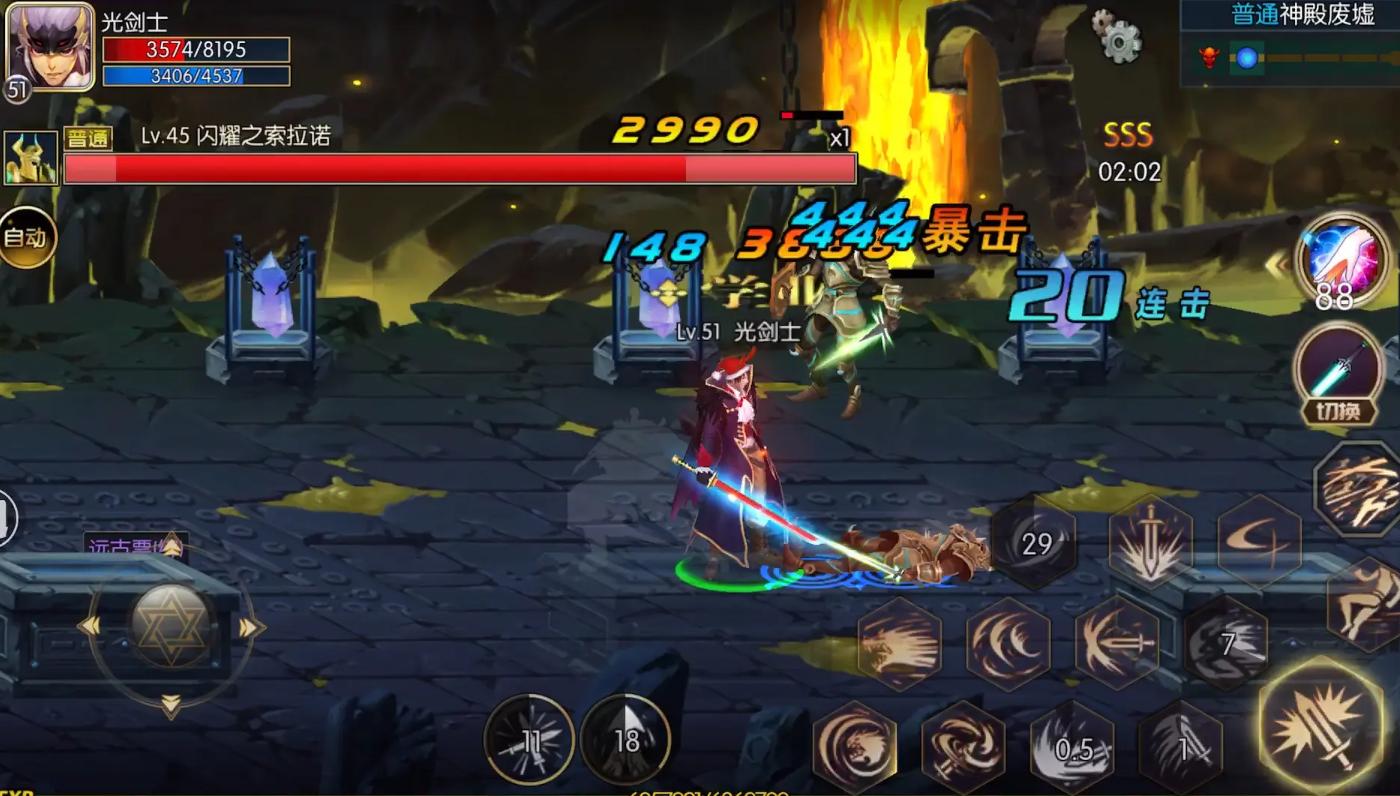Activate the skill on 29-second cooldown

tap(1036, 543)
